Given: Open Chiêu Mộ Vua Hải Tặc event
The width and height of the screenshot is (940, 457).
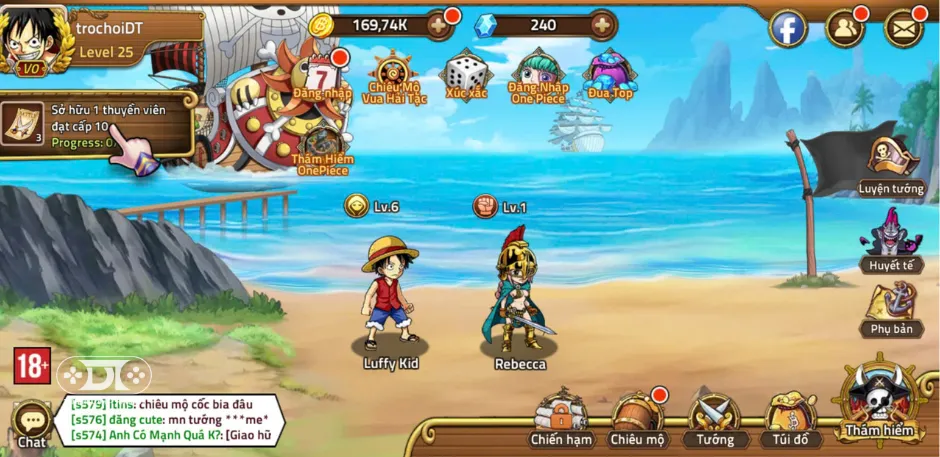Looking at the screenshot, I should point(392,78).
